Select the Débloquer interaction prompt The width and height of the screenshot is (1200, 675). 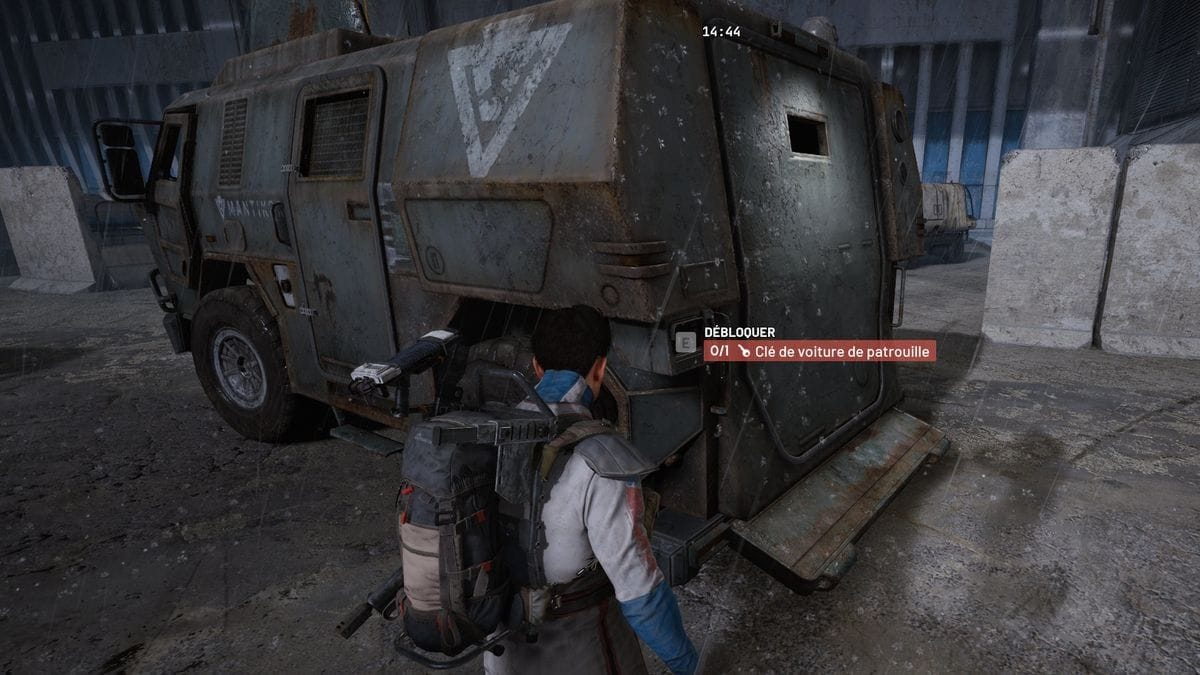pyautogui.click(x=739, y=332)
